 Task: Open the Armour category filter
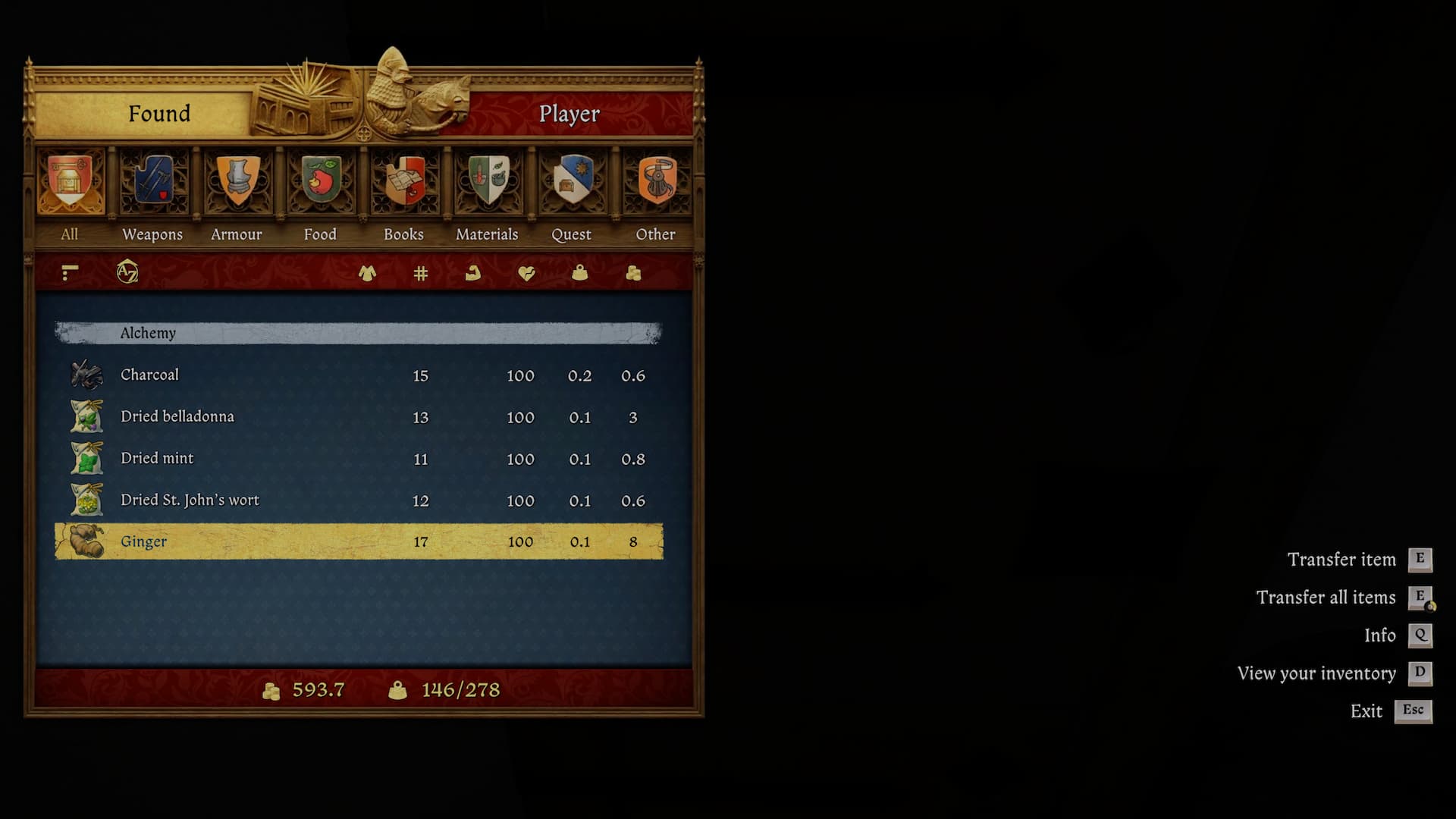coord(237,182)
